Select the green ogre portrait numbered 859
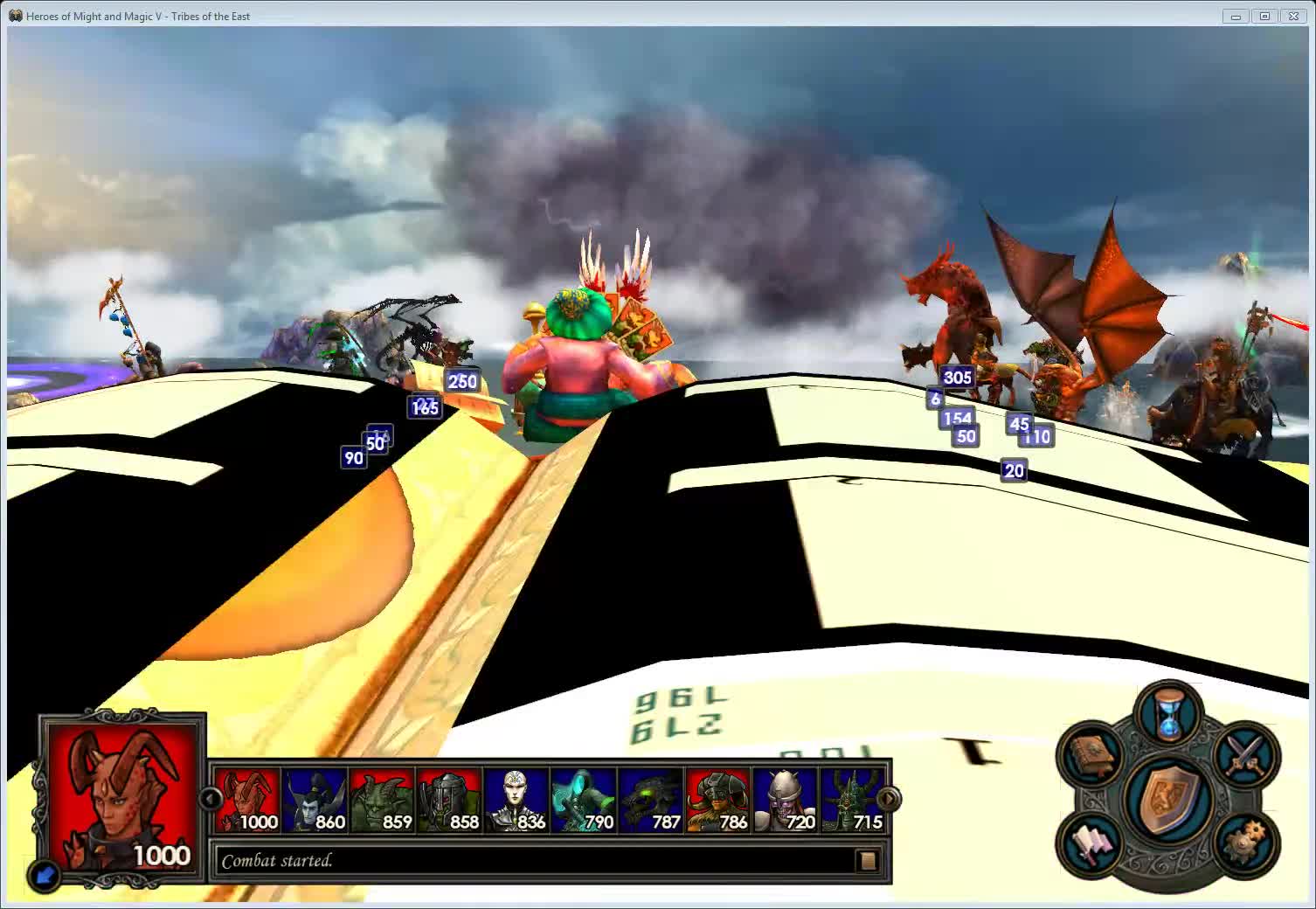 383,800
